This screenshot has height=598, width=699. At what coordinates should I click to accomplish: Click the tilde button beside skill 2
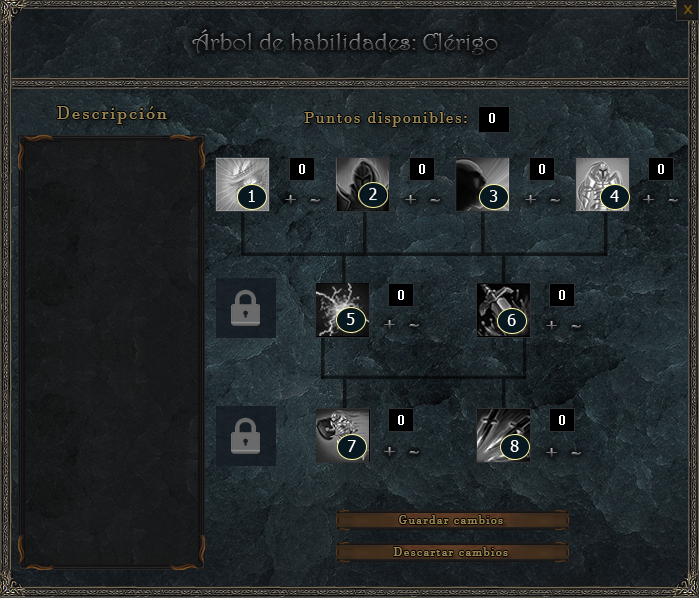point(435,199)
